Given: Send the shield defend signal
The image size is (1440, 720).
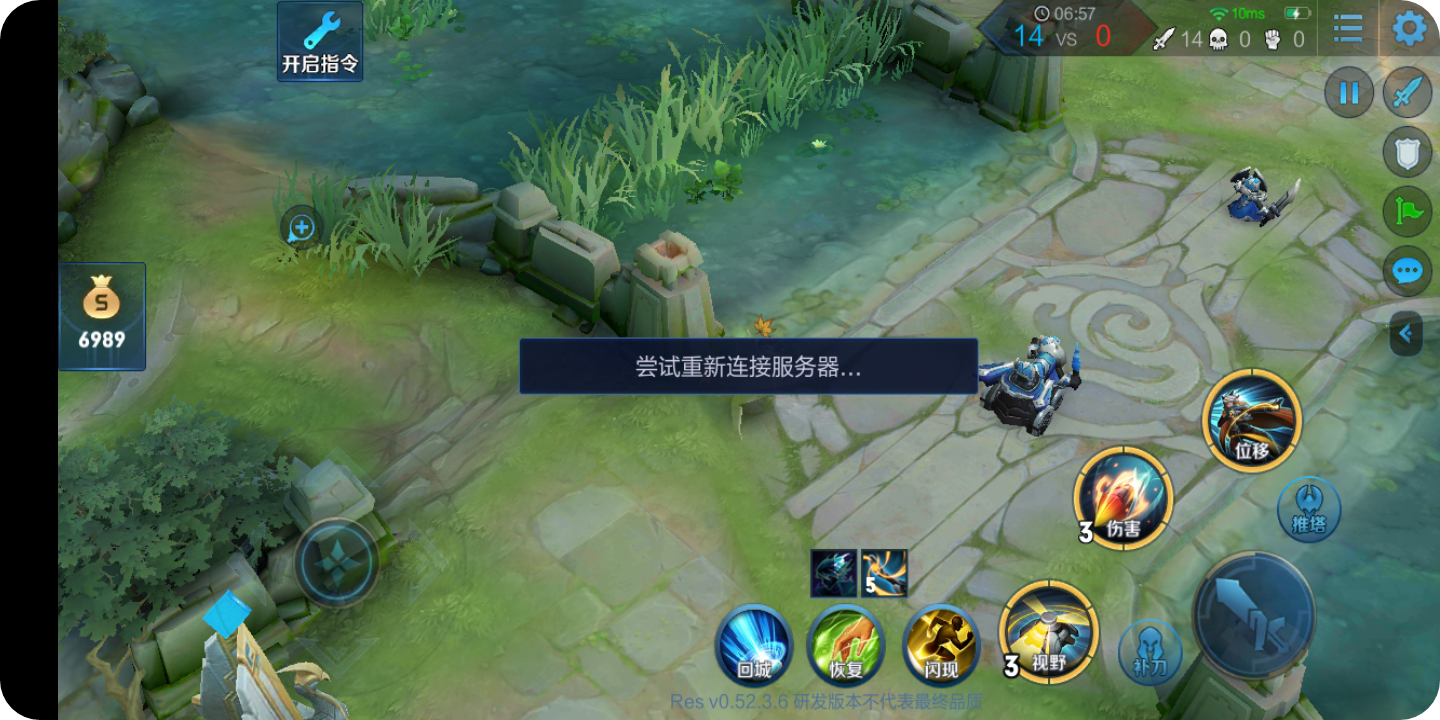Looking at the screenshot, I should [1406, 152].
